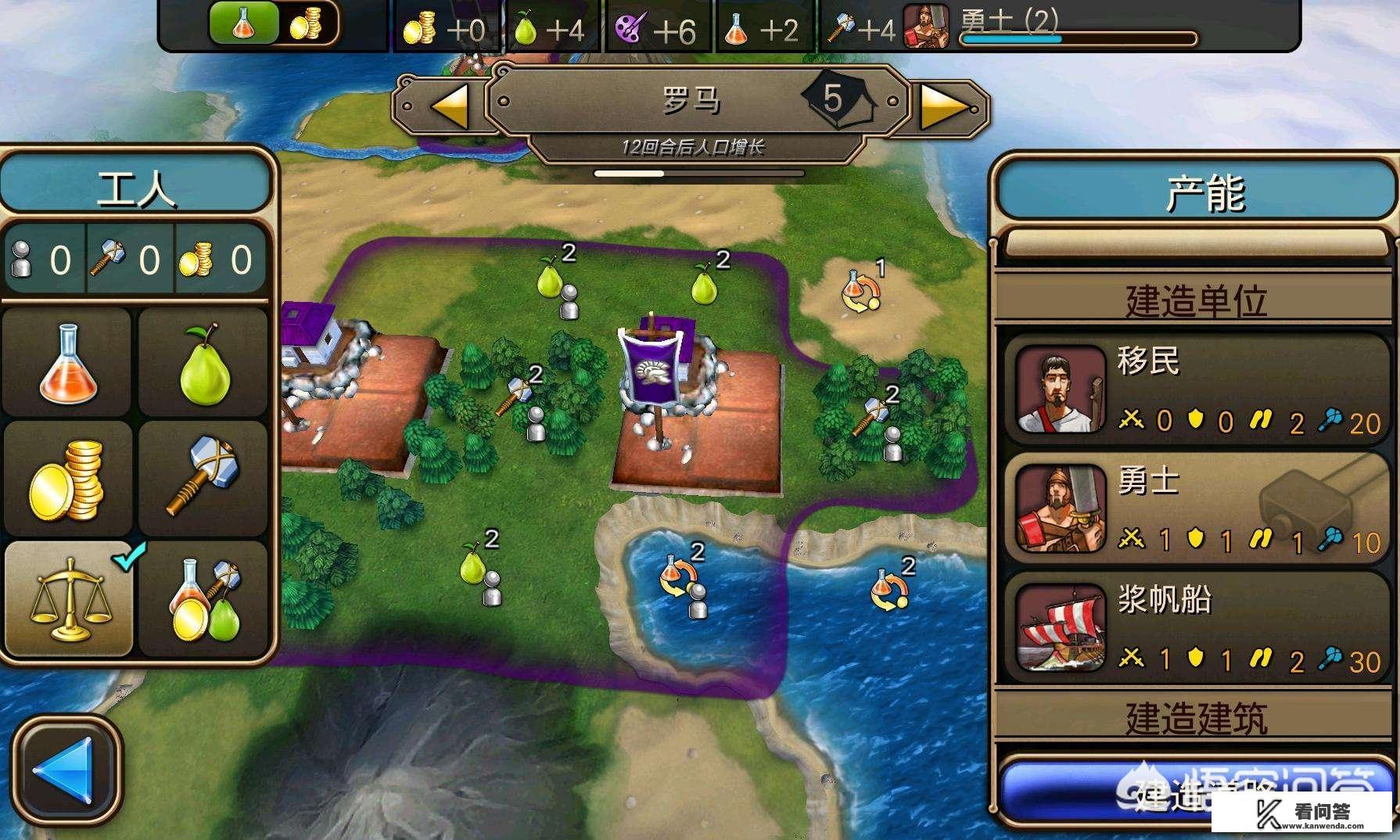Viewport: 1400px width, 840px height.
Task: Toggle the flask view in top bar
Action: (243, 23)
